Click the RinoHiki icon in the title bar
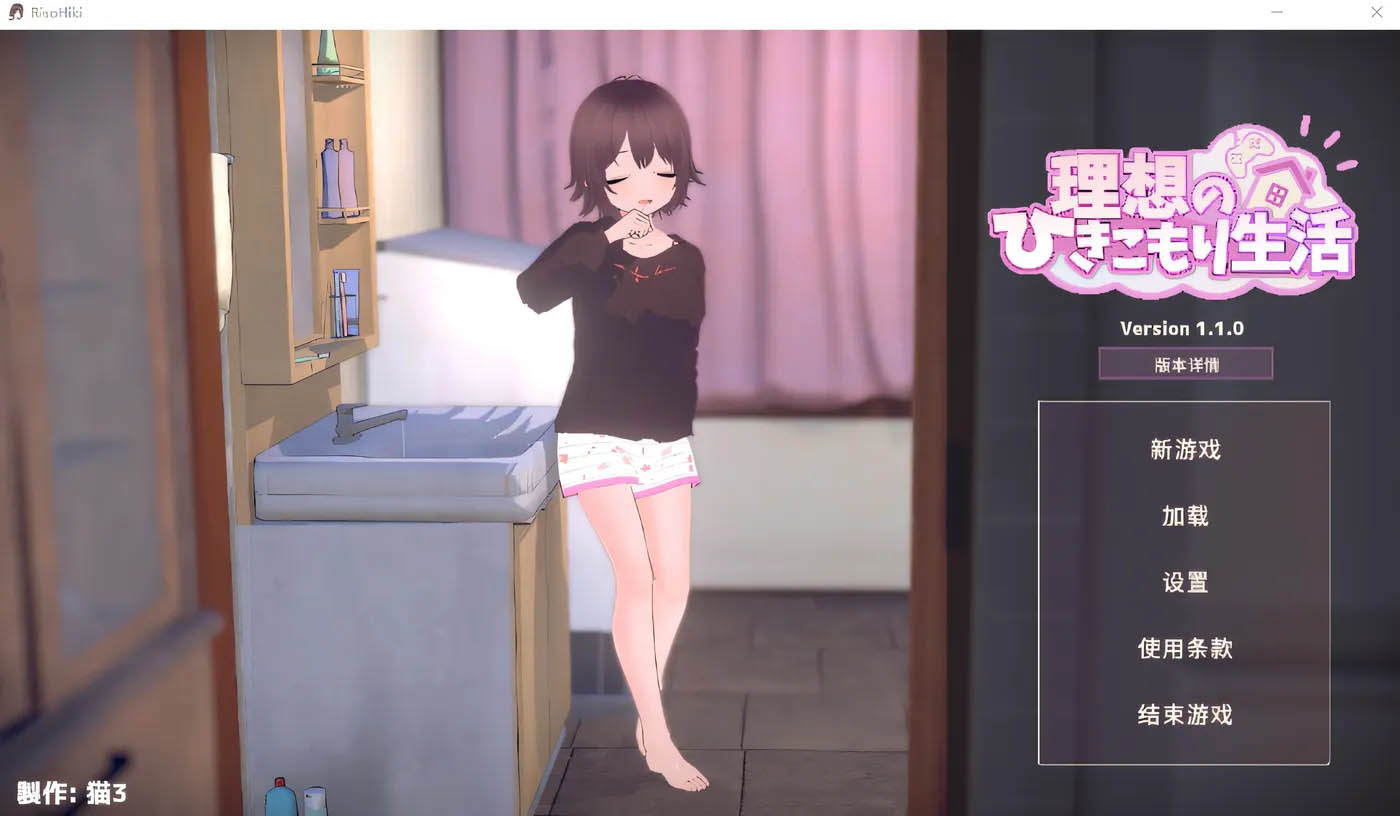This screenshot has width=1400, height=816. 13,12
